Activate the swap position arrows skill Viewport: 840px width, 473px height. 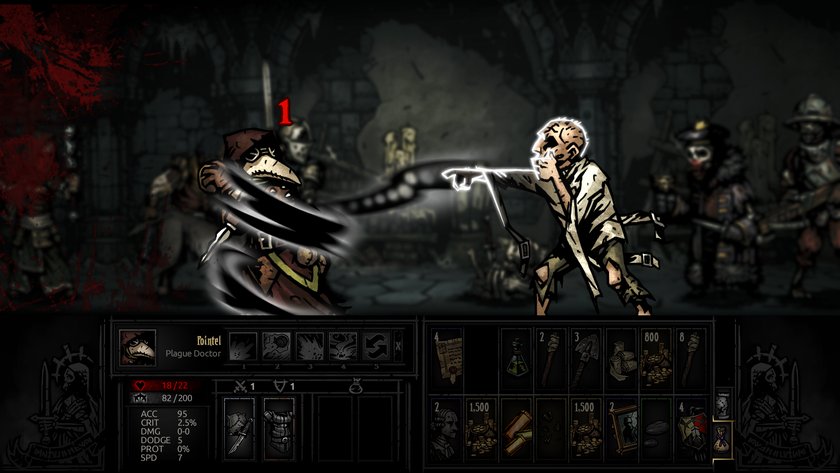click(377, 346)
